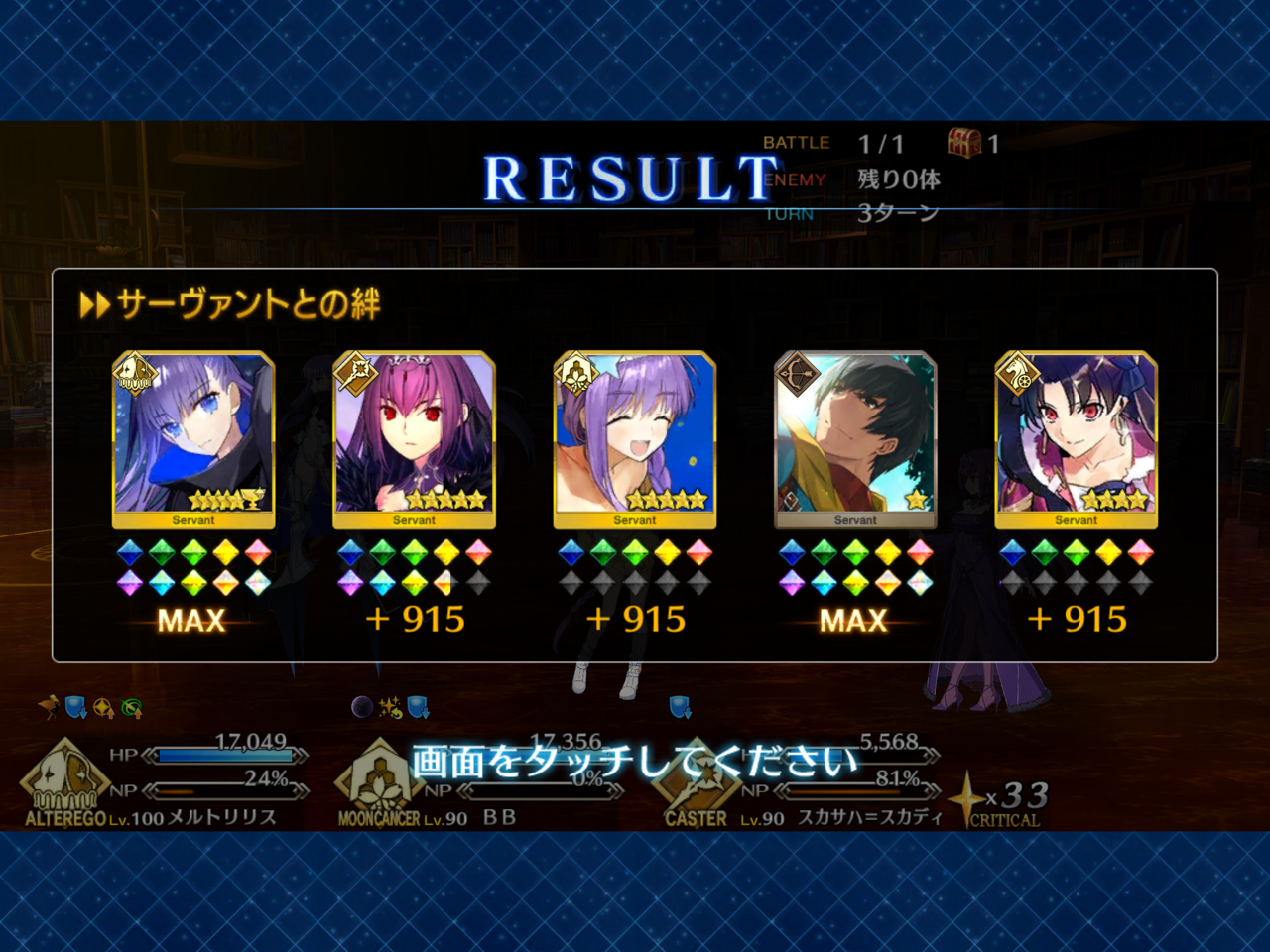Pick the one-star Archer servant card
Image resolution: width=1270 pixels, height=952 pixels.
855,436
